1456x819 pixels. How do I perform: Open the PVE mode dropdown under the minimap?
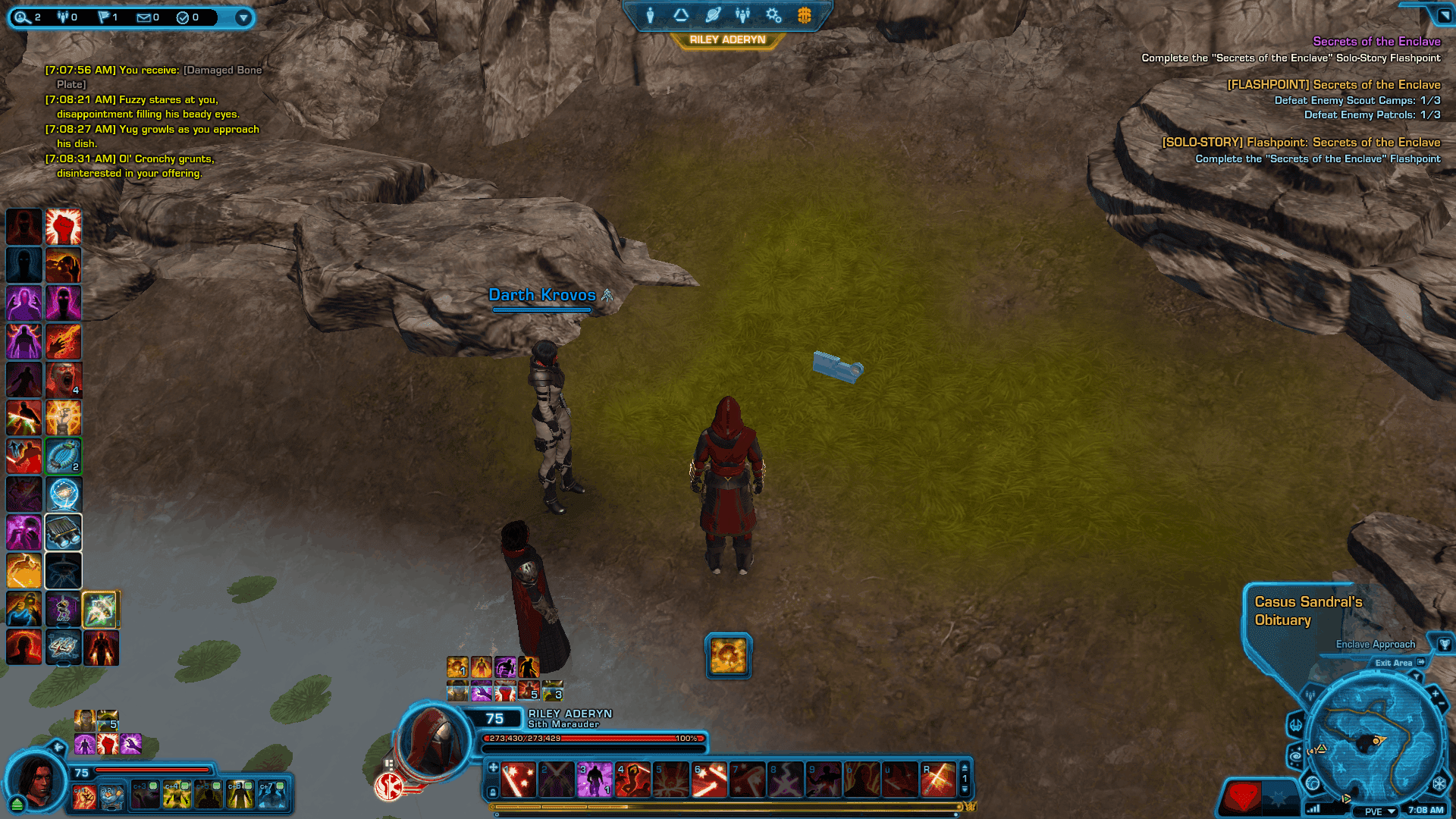coord(1376,811)
